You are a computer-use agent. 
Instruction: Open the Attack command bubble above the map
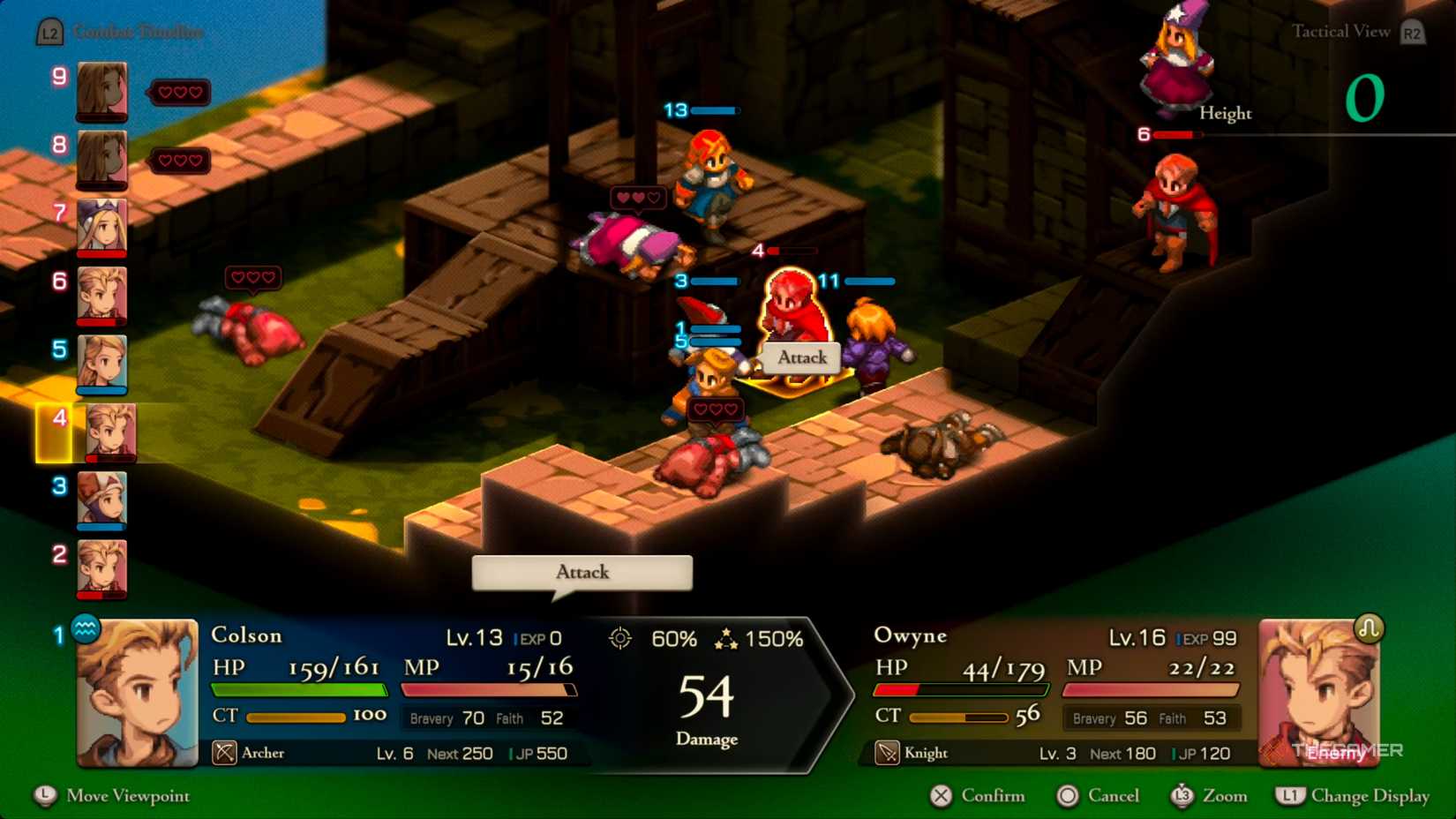click(581, 572)
